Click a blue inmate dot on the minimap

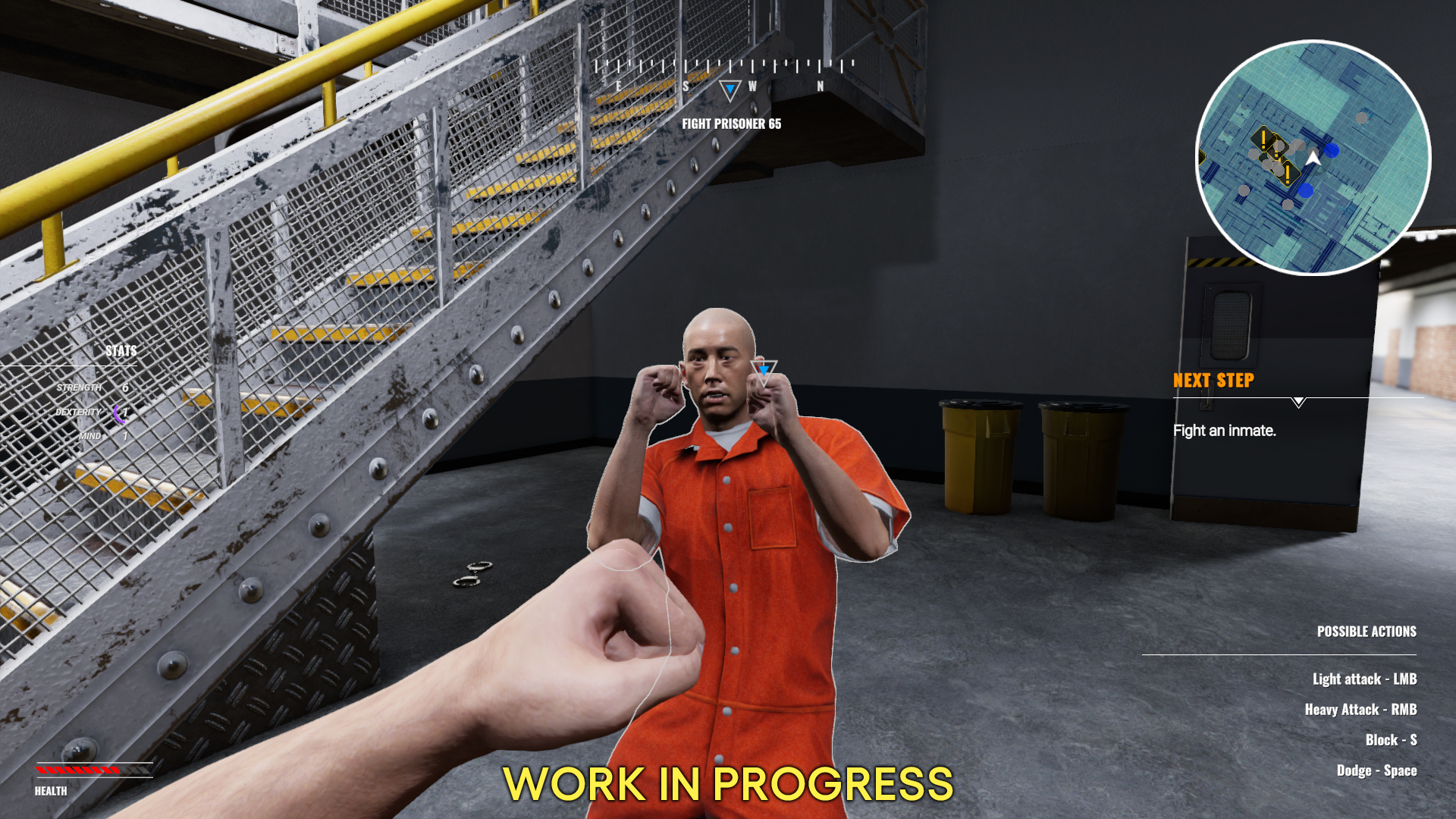click(x=1333, y=152)
